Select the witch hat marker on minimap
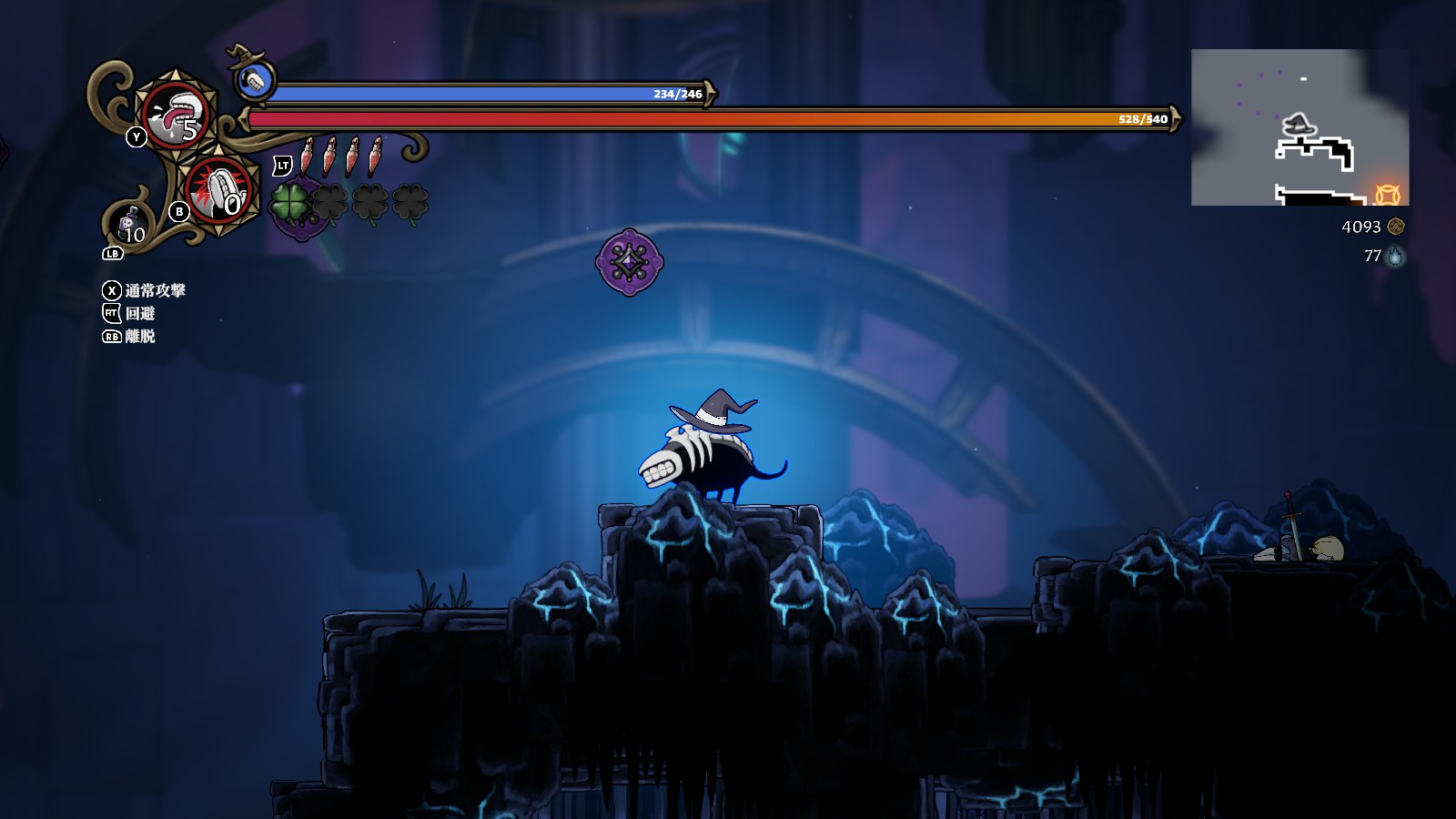The width and height of the screenshot is (1456, 819). pos(1298,125)
